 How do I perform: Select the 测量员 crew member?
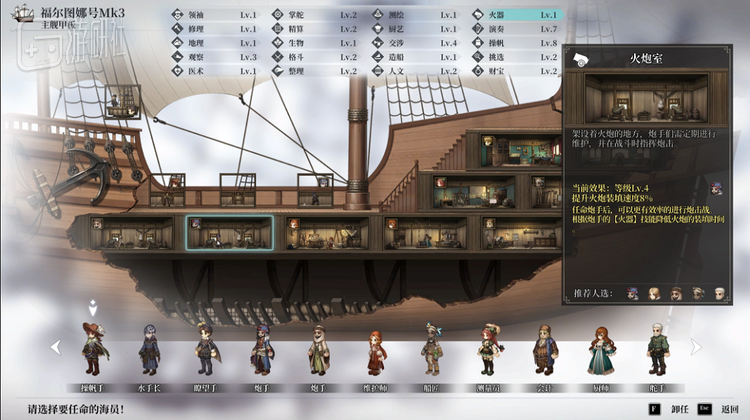click(488, 348)
